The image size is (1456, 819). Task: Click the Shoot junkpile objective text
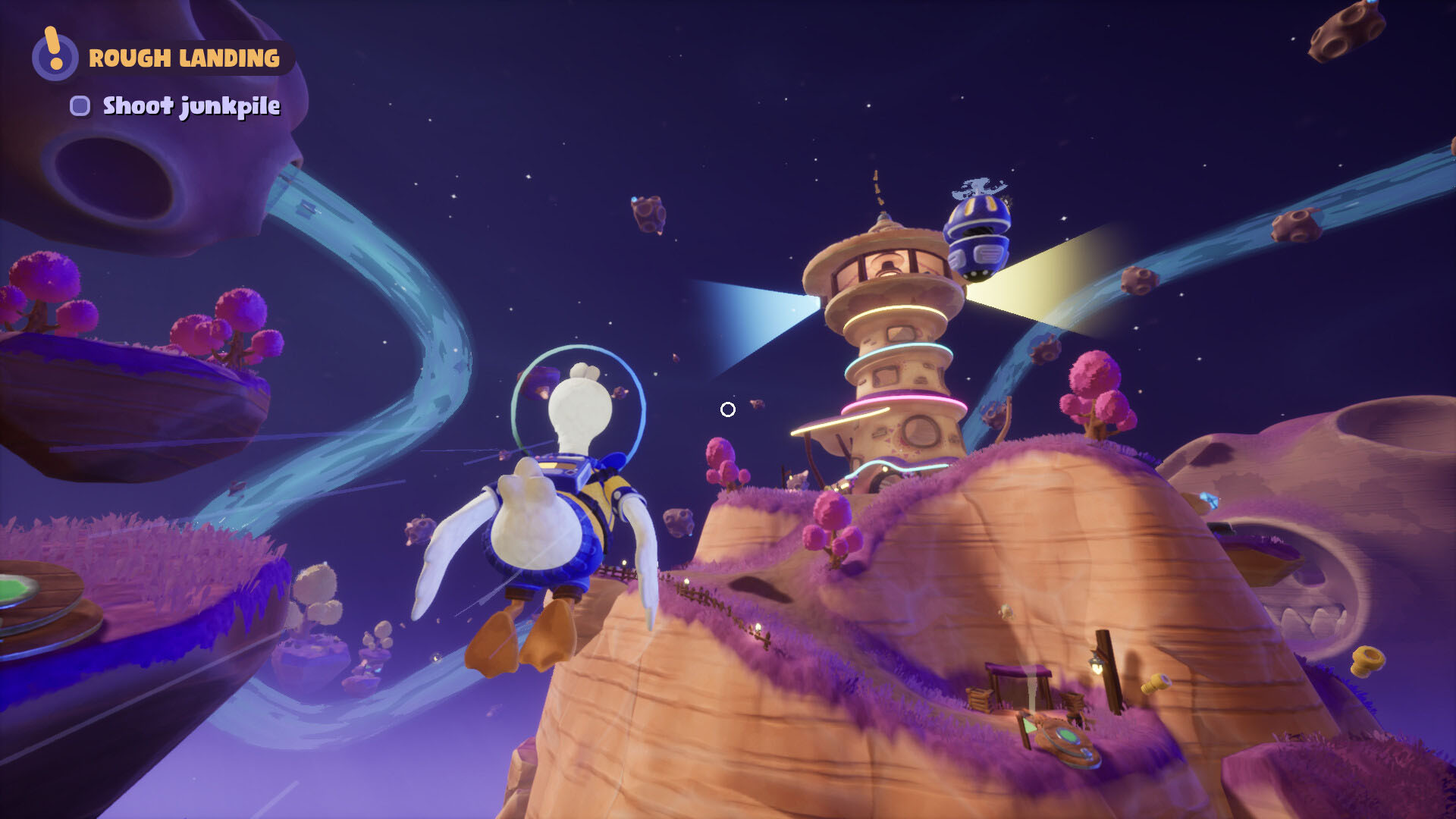tap(191, 108)
